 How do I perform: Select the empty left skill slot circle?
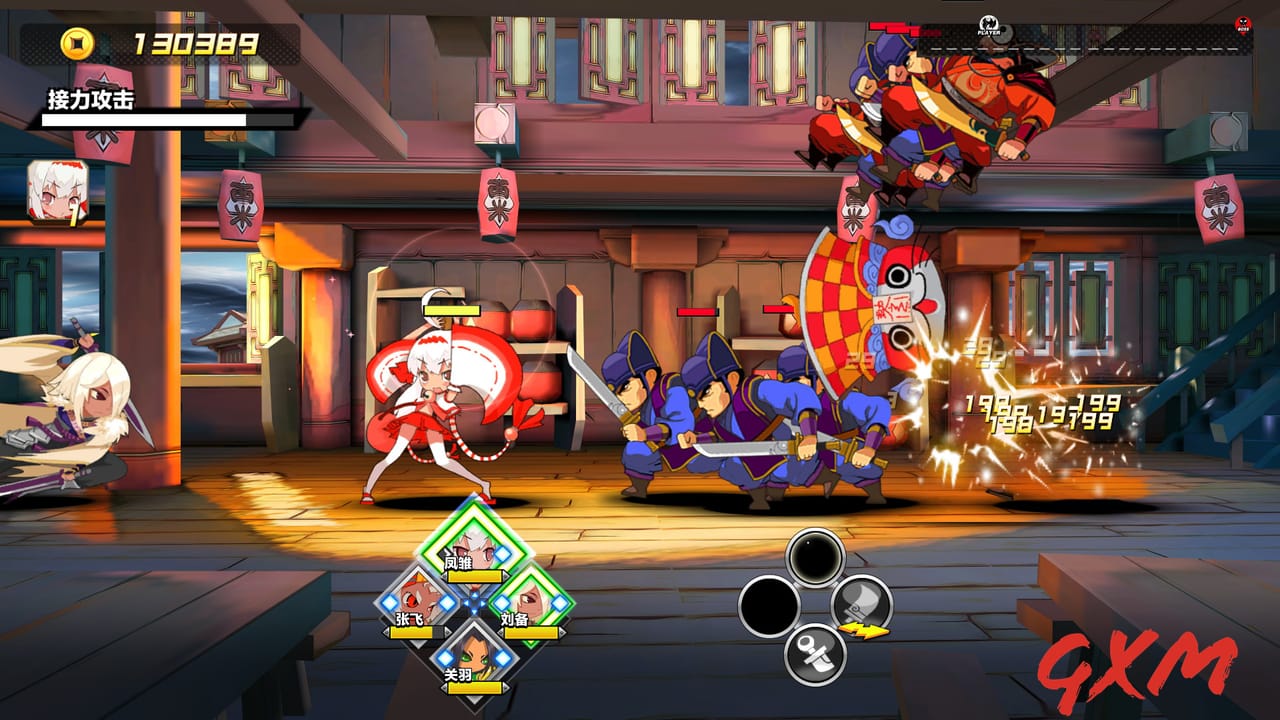(x=767, y=603)
